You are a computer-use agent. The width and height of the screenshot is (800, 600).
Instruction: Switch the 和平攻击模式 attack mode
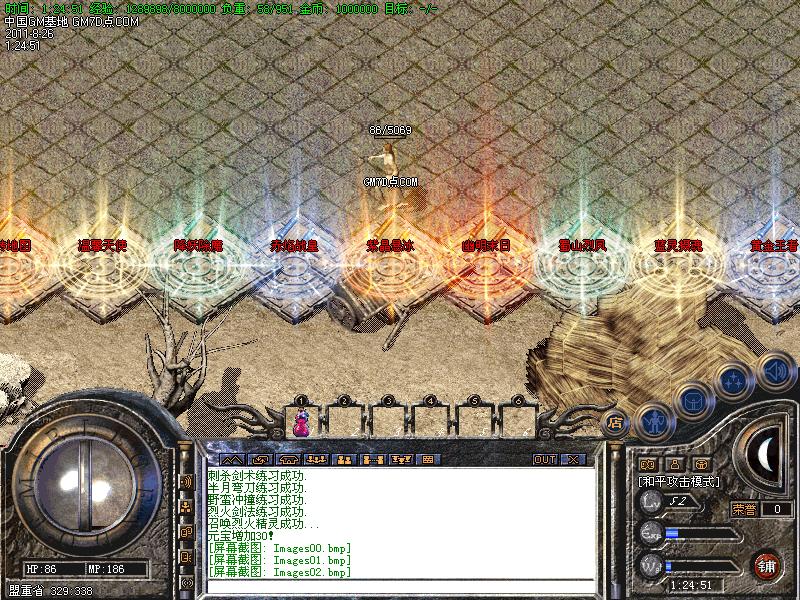pos(679,481)
